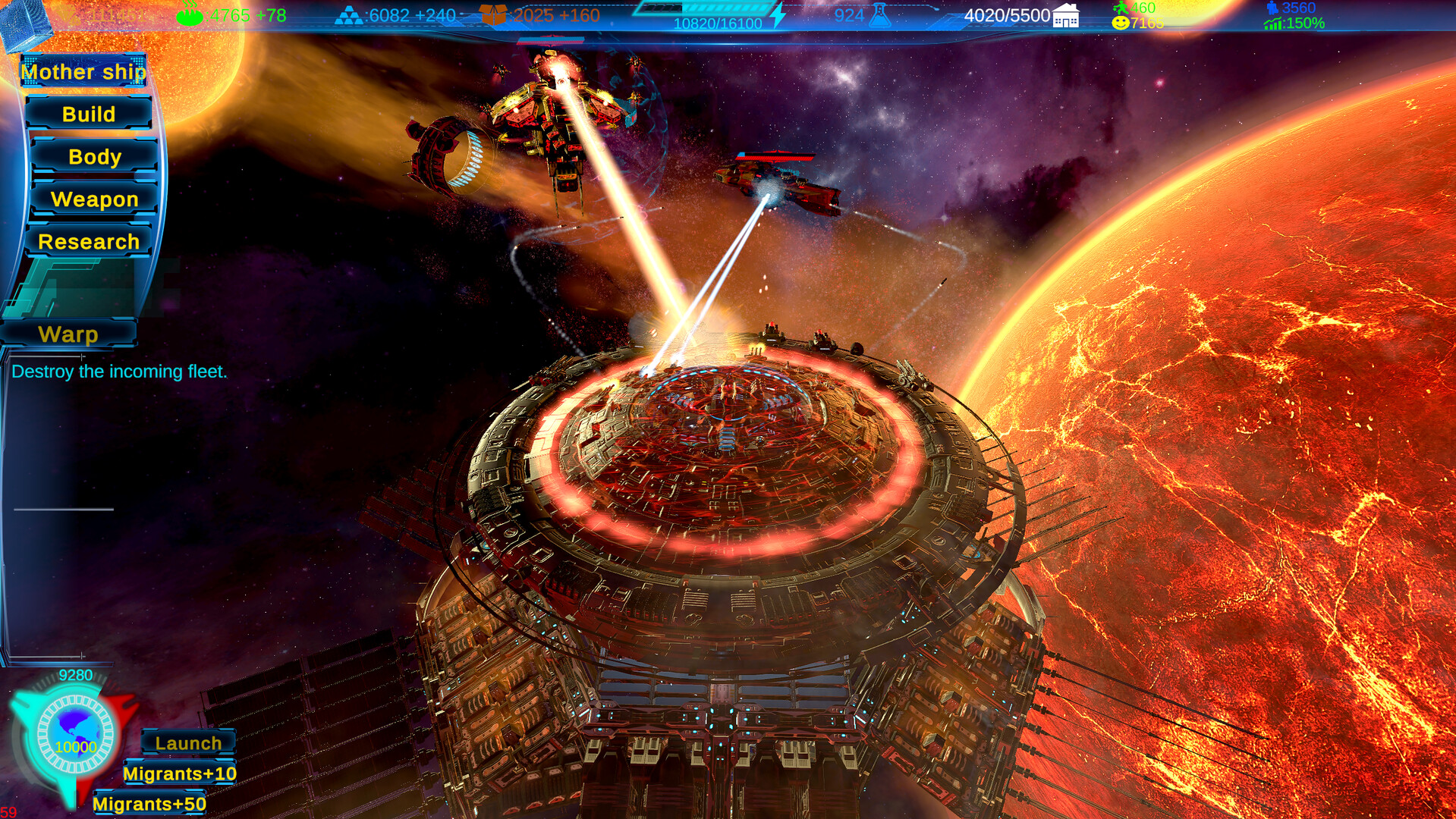Open the Body customization panel
Screen dimensions: 1456x819
point(94,157)
